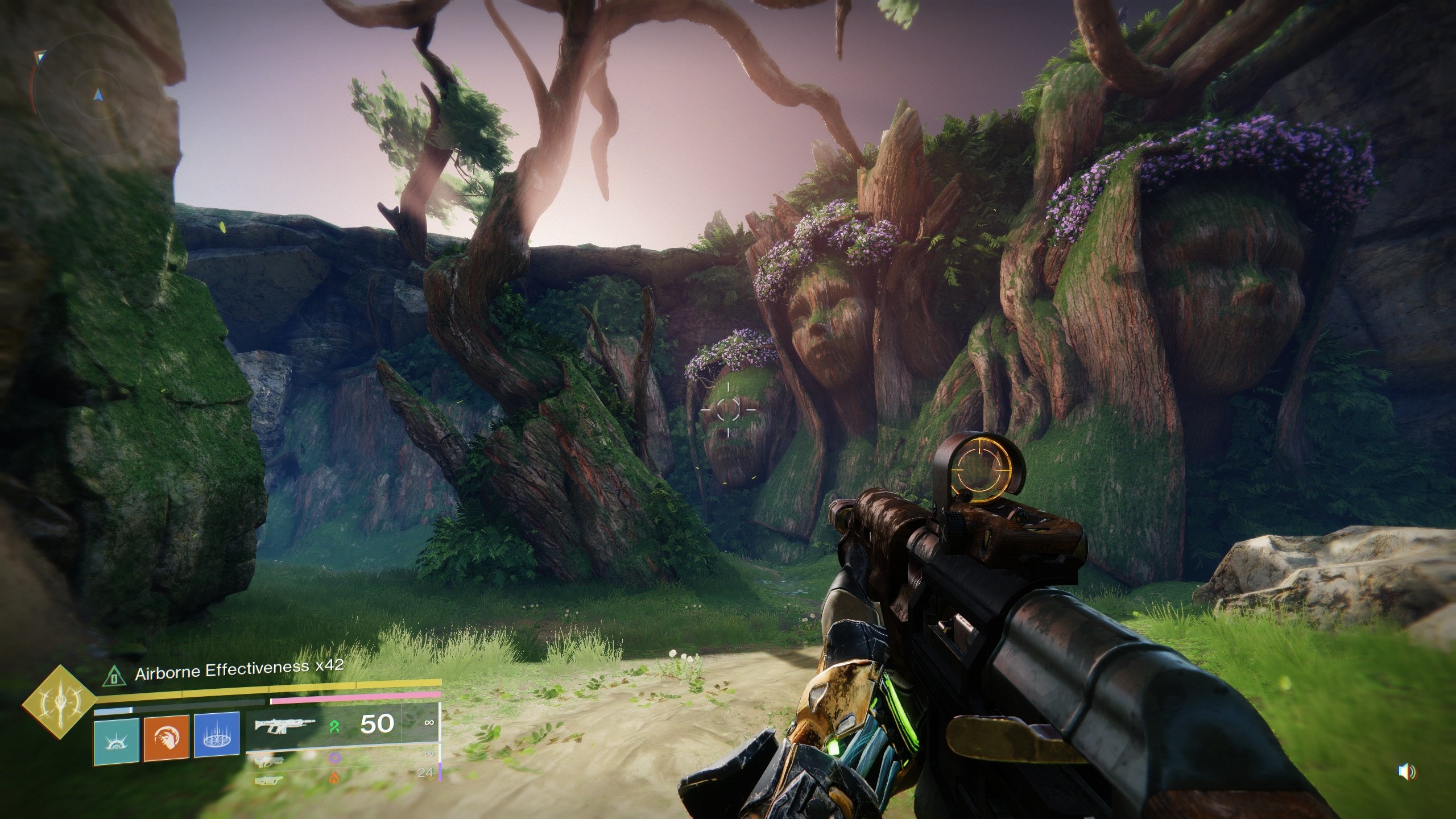Screen dimensions: 1456x819
Task: Use the orange melee ability icon
Action: [166, 739]
